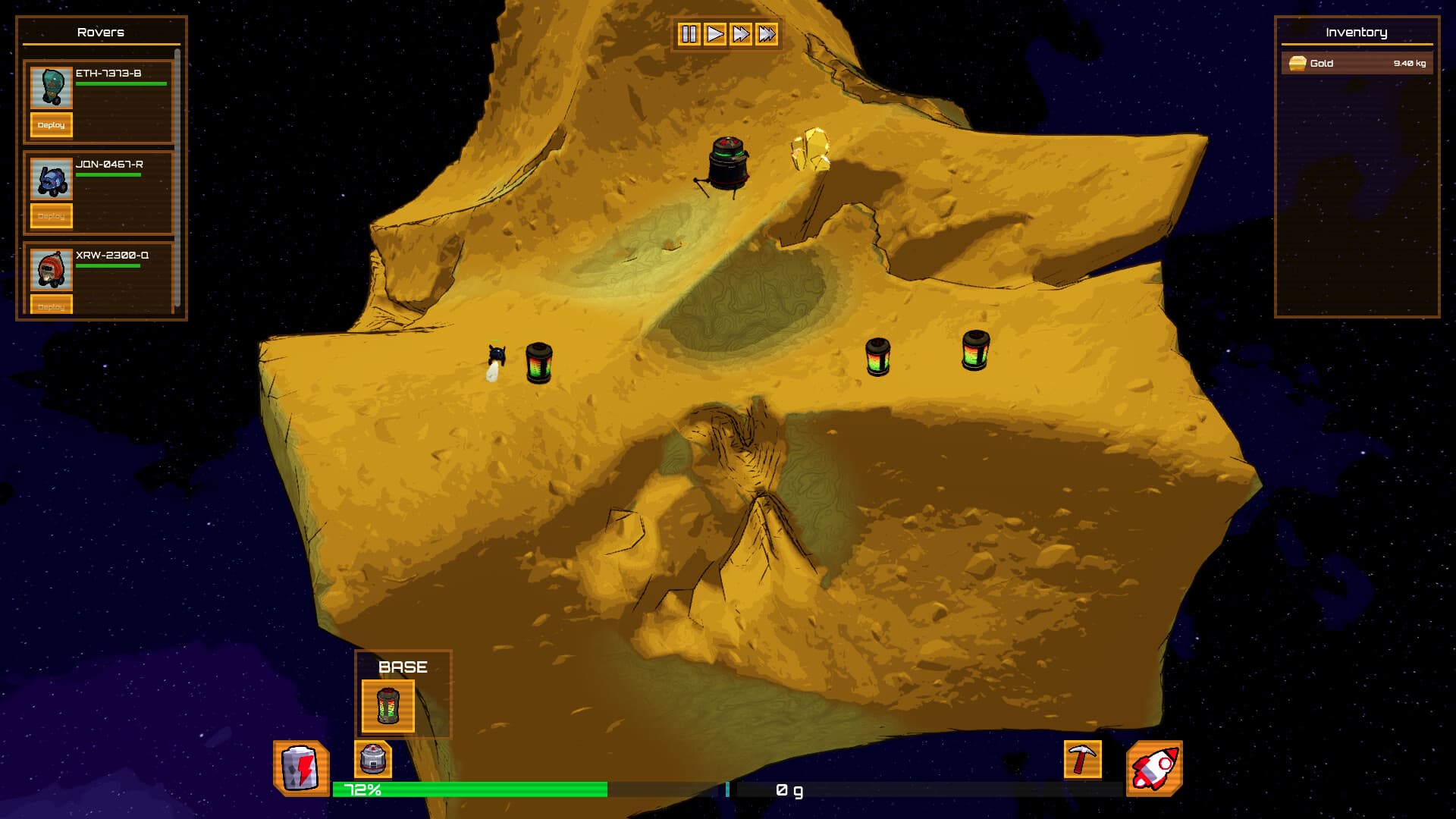The image size is (1456, 819).
Task: Enable normal play speed
Action: pyautogui.click(x=714, y=33)
